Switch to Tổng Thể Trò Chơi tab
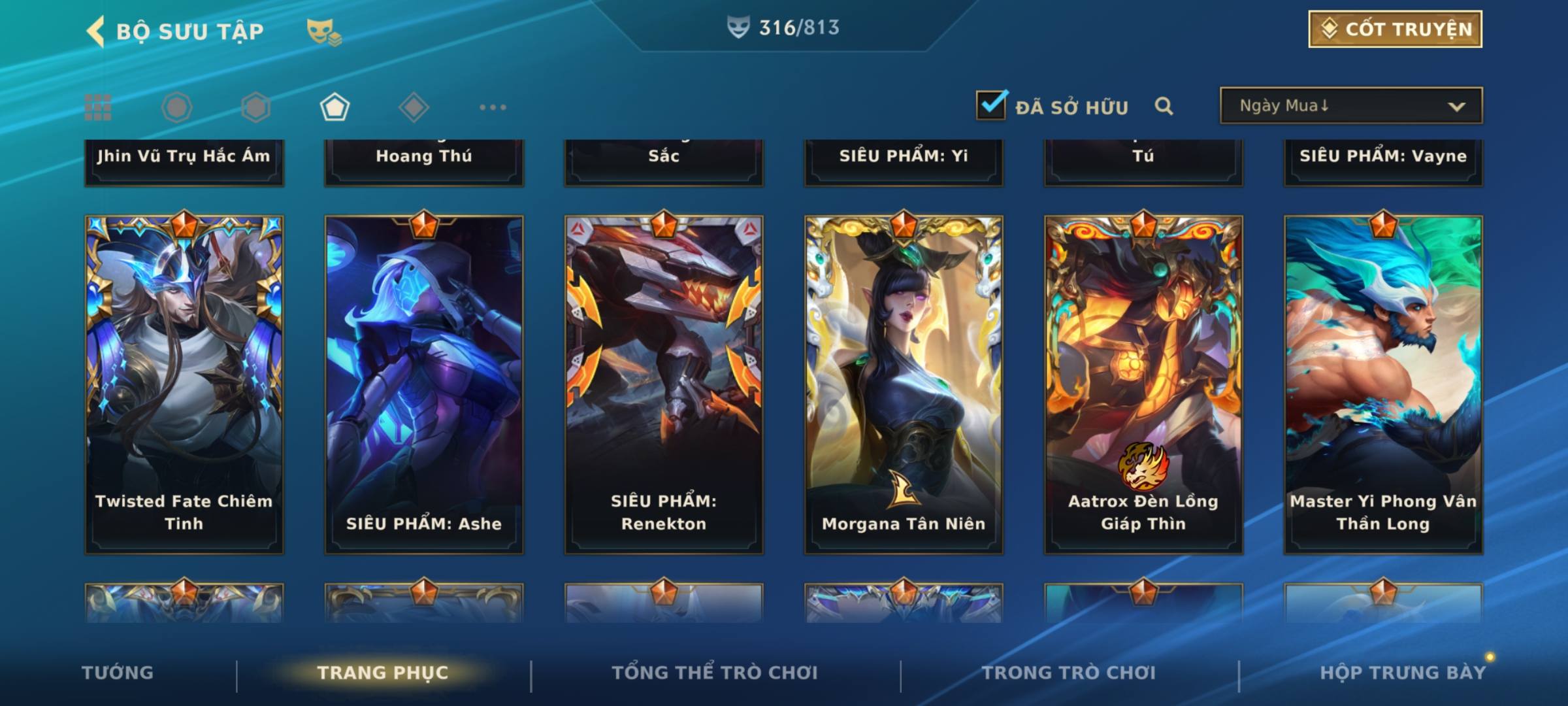 point(715,673)
